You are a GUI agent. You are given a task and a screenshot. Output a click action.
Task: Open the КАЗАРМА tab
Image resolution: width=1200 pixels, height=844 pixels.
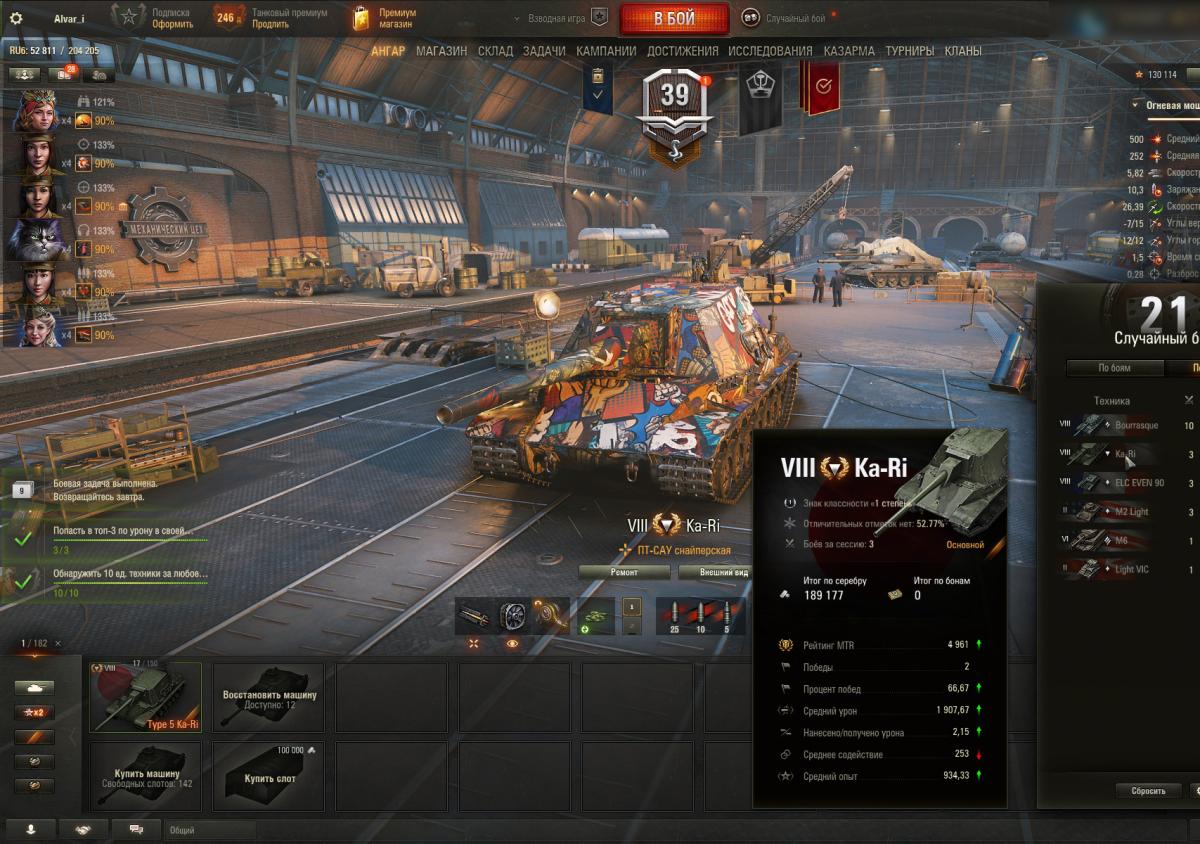pos(849,51)
